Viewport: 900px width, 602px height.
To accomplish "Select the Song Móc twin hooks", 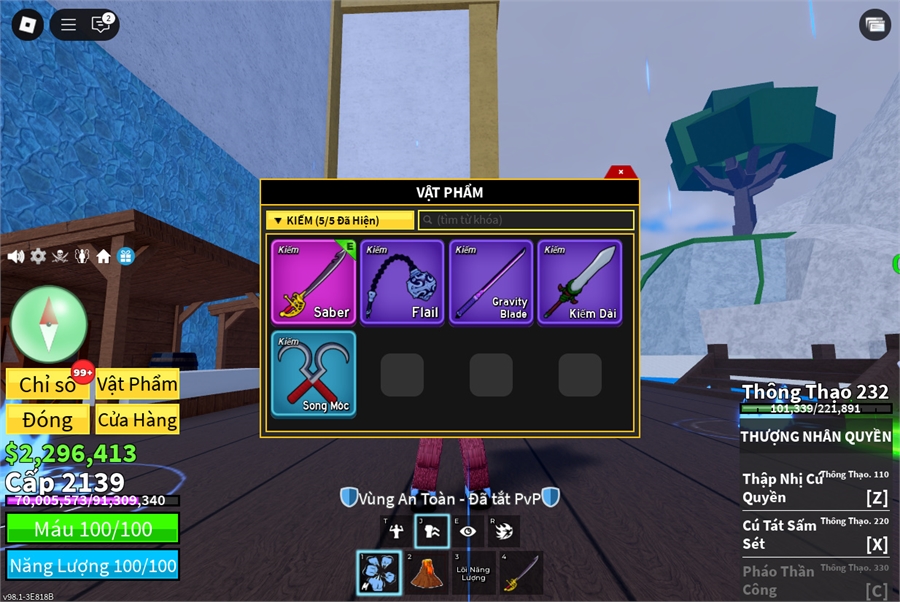I will [x=313, y=373].
